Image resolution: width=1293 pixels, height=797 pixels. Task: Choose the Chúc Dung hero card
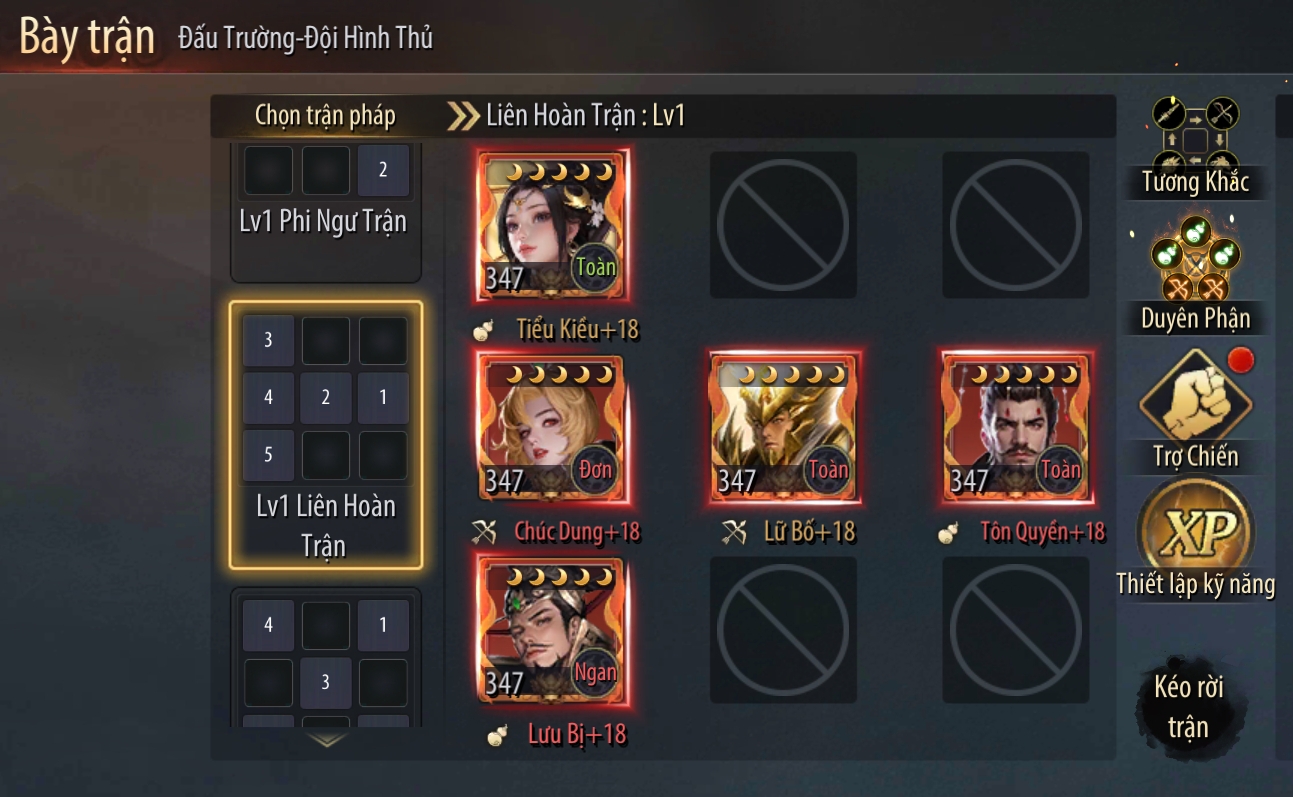(553, 430)
